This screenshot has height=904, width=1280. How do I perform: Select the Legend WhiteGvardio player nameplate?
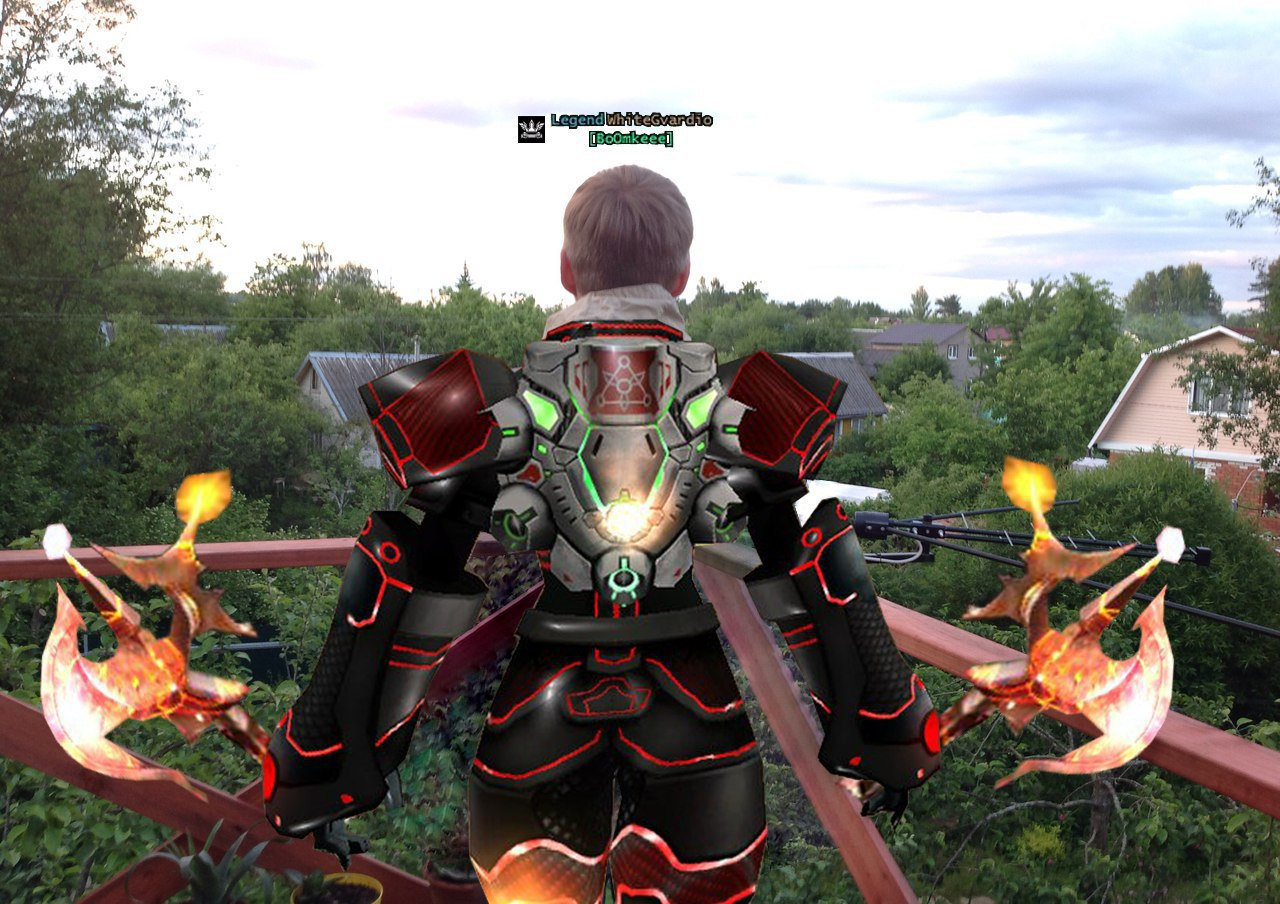click(631, 120)
